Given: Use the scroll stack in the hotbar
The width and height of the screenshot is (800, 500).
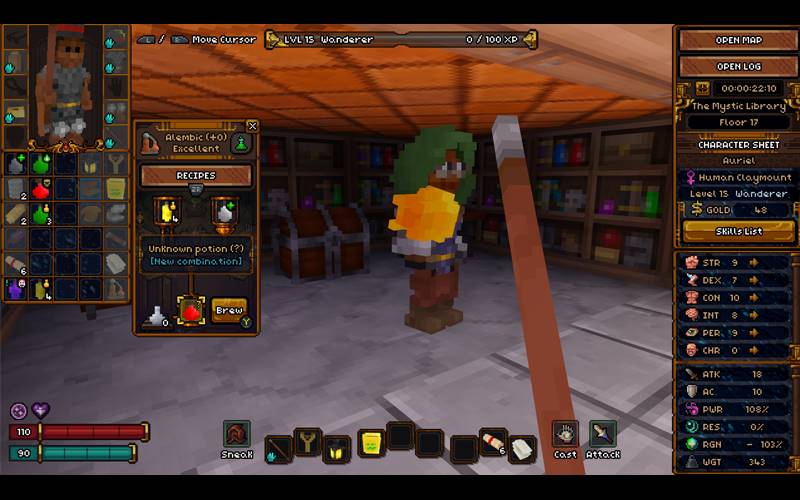Looking at the screenshot, I should (x=492, y=441).
